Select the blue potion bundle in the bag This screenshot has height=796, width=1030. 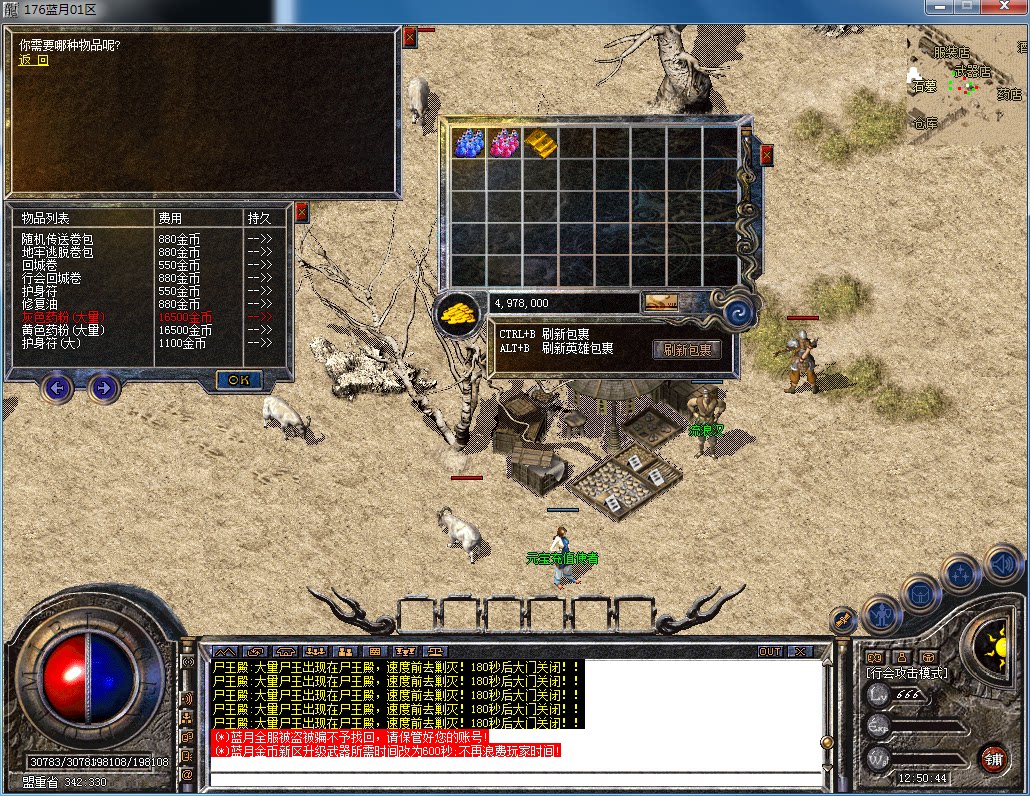click(469, 144)
